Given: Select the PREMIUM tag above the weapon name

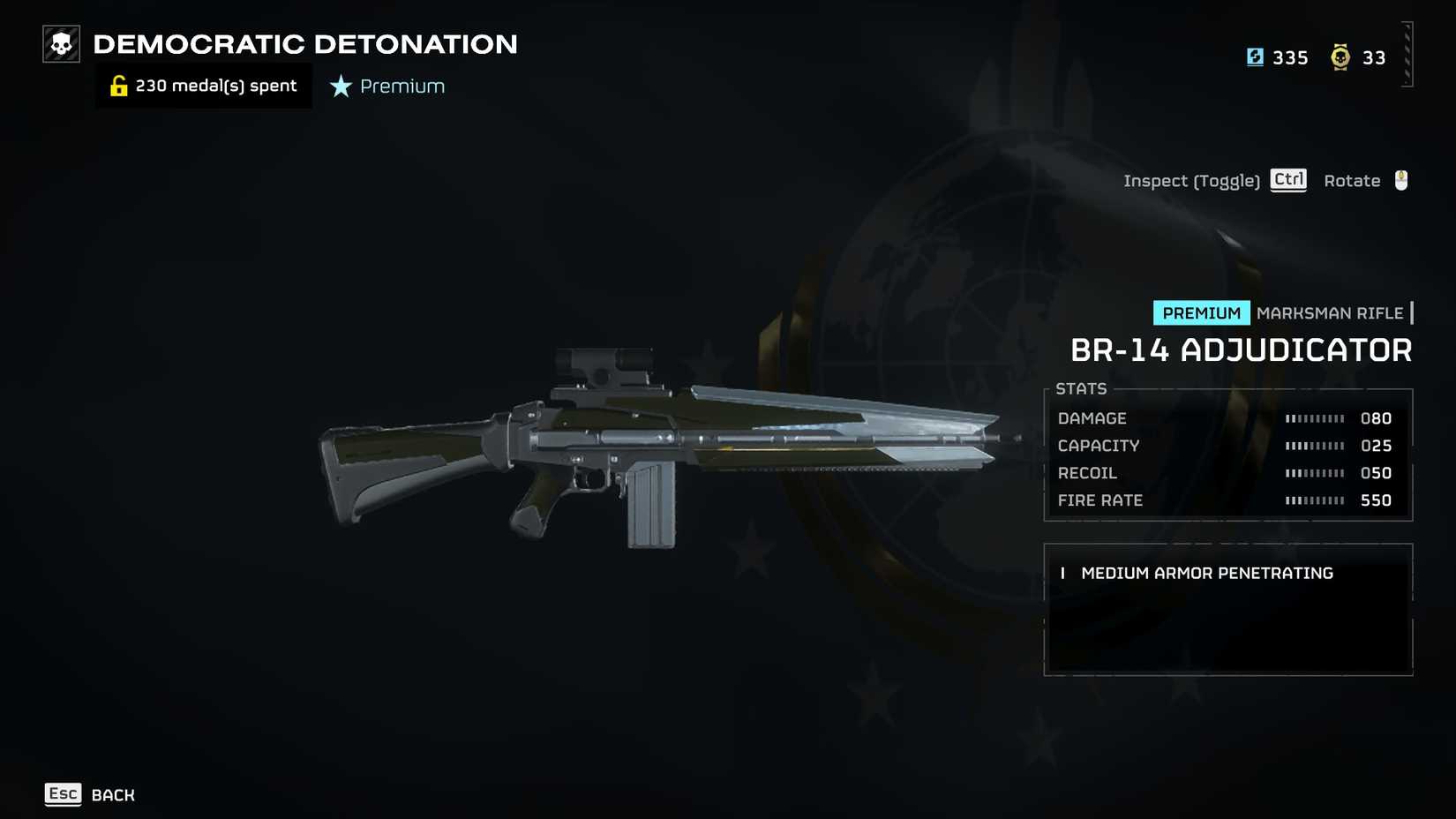Looking at the screenshot, I should 1201,312.
